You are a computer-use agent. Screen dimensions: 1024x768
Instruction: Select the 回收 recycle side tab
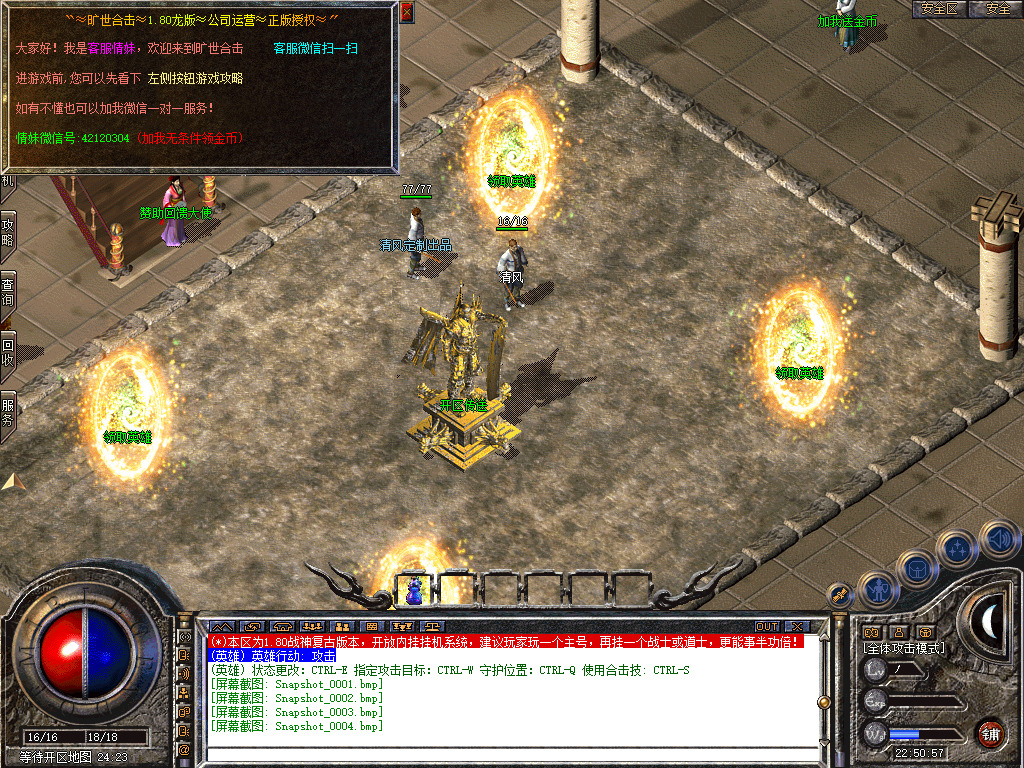pos(8,352)
